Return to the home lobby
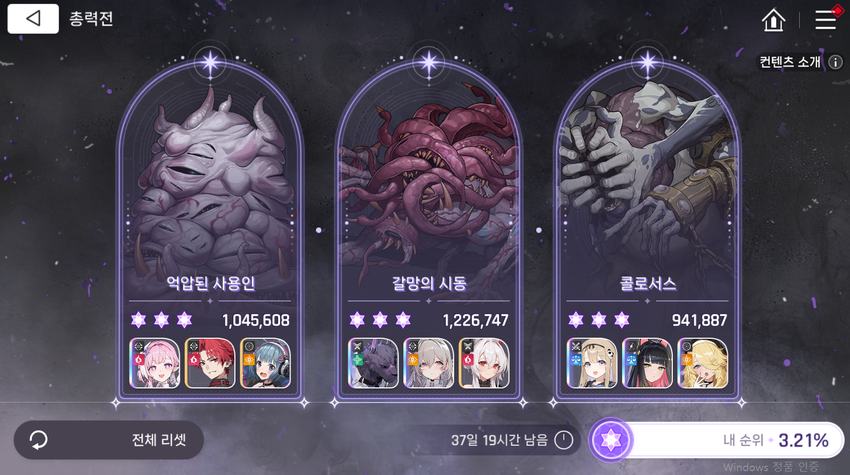 tap(773, 20)
